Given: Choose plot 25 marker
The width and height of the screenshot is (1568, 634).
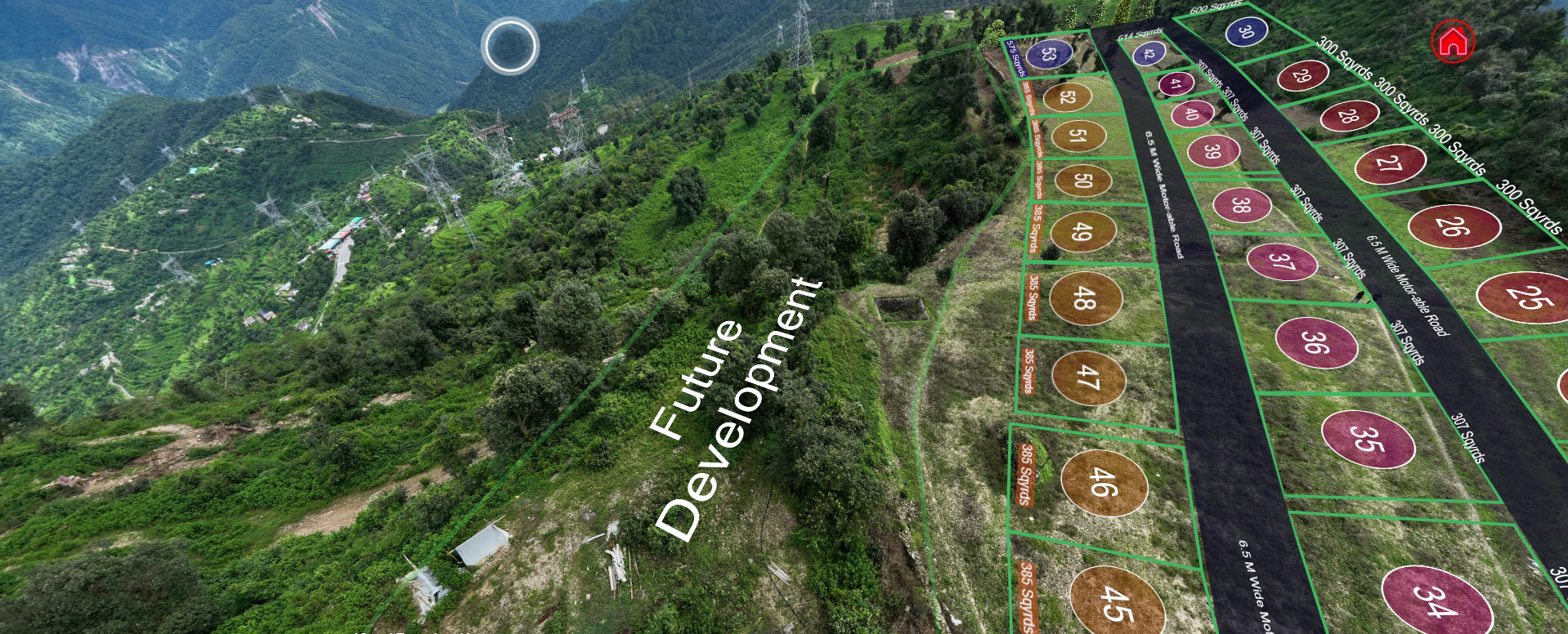Looking at the screenshot, I should pyautogui.click(x=1525, y=297).
